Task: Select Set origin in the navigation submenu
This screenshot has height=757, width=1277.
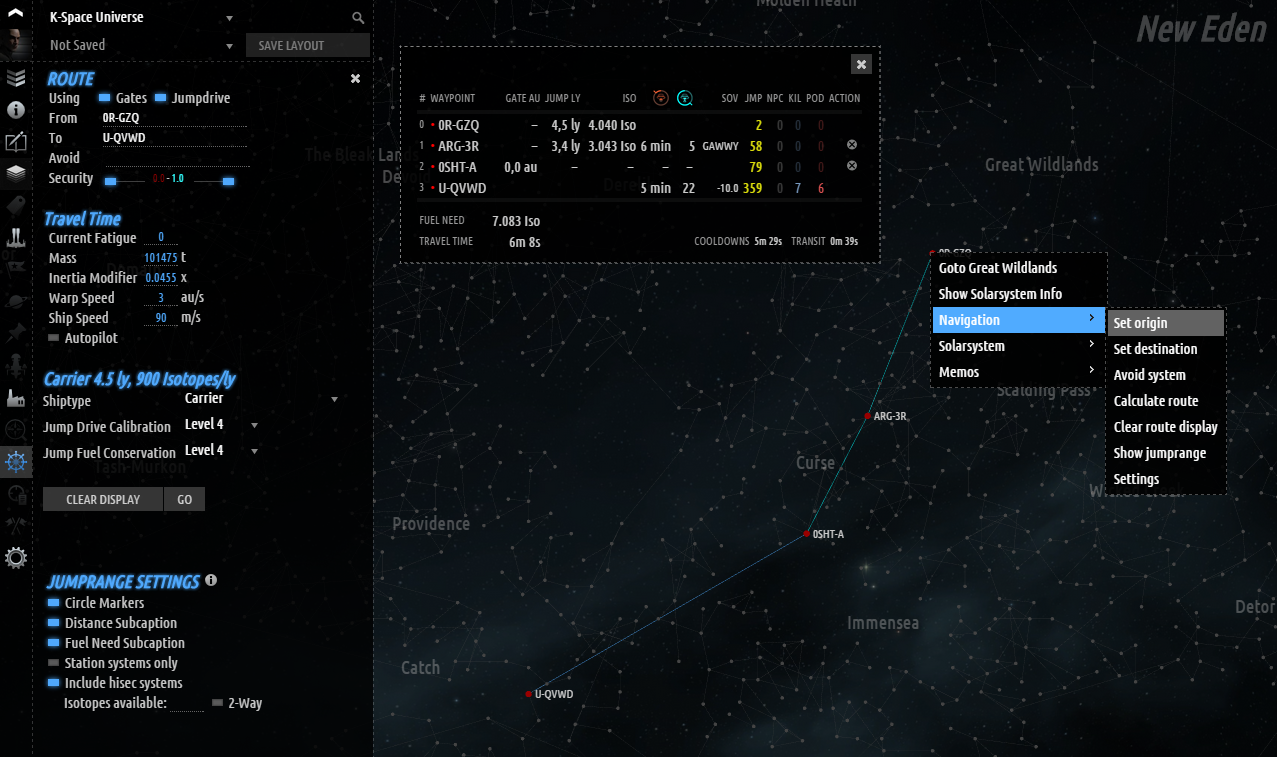Action: (x=1140, y=323)
